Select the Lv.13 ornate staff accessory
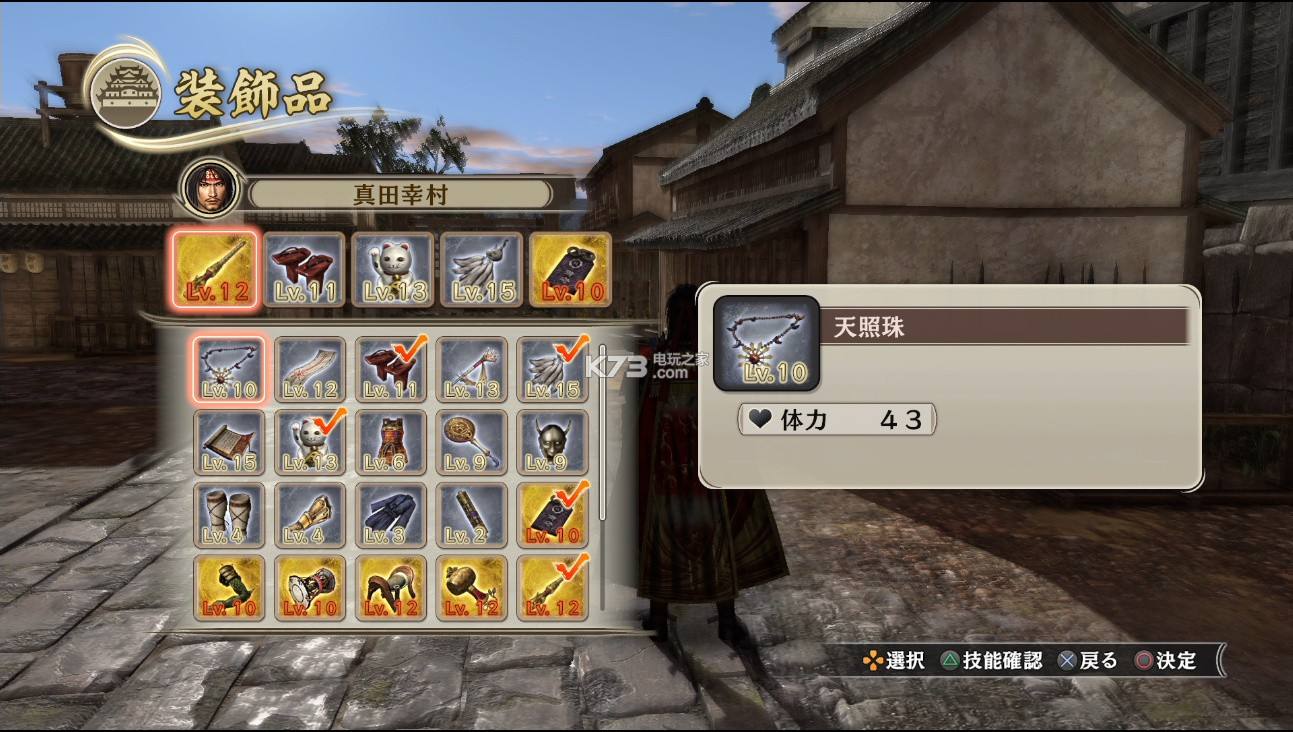This screenshot has width=1293, height=732. click(472, 369)
